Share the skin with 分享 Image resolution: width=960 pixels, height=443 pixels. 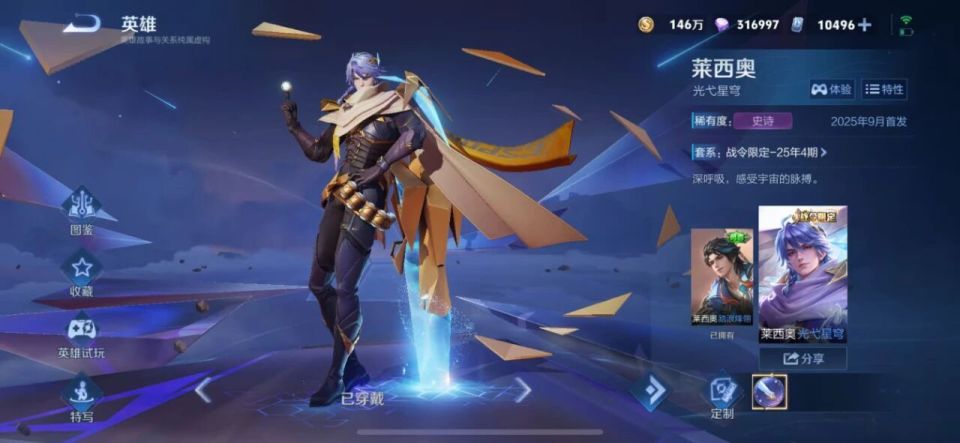coord(802,358)
